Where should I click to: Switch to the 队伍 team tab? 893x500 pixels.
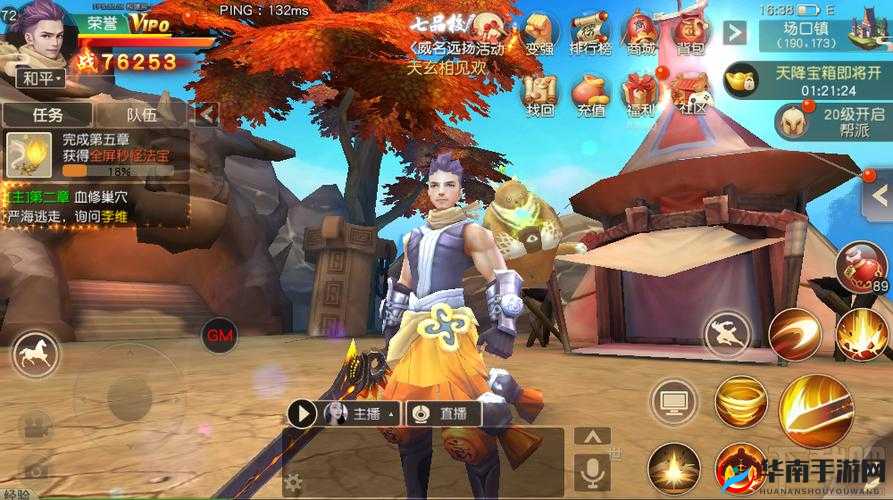tap(141, 115)
